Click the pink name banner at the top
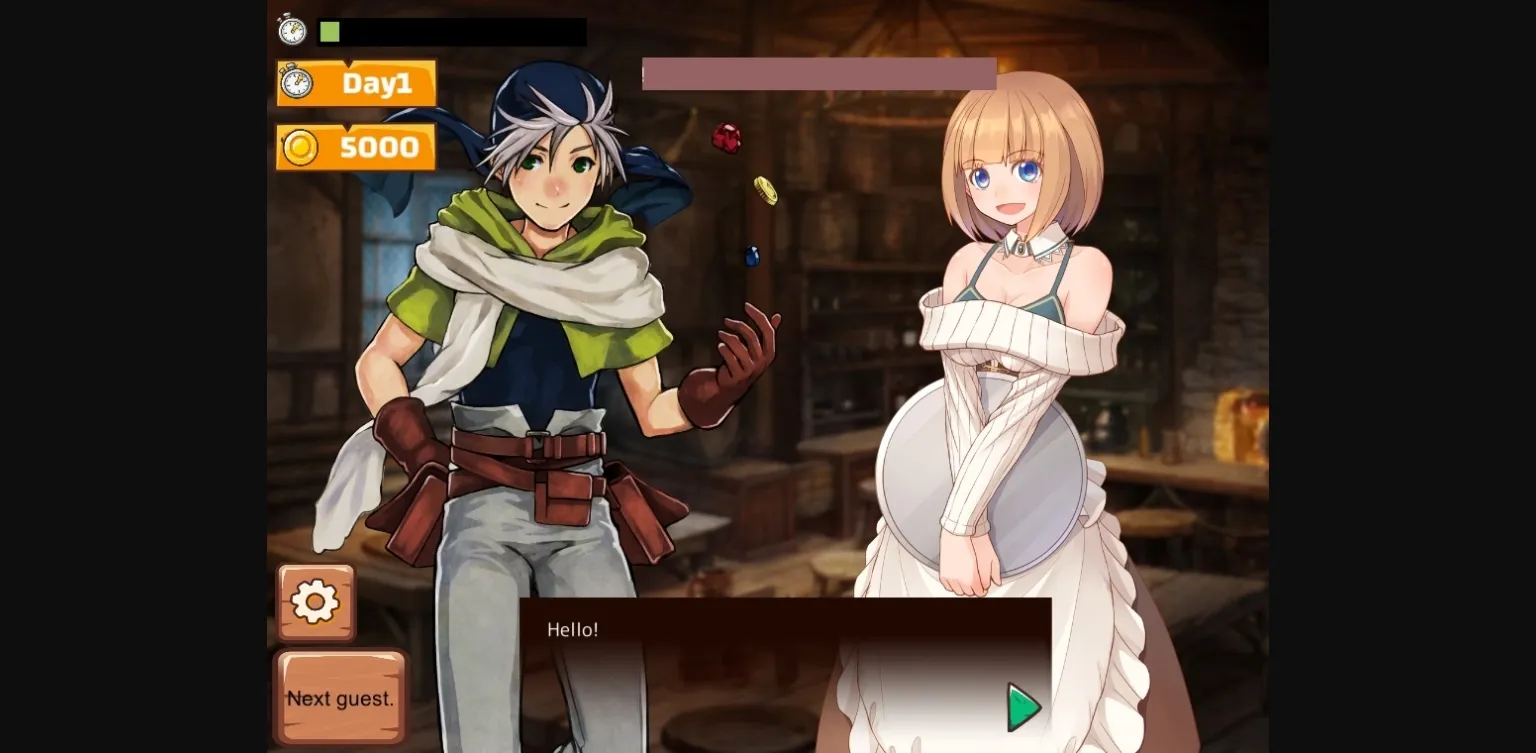Image resolution: width=1536 pixels, height=753 pixels. point(819,73)
